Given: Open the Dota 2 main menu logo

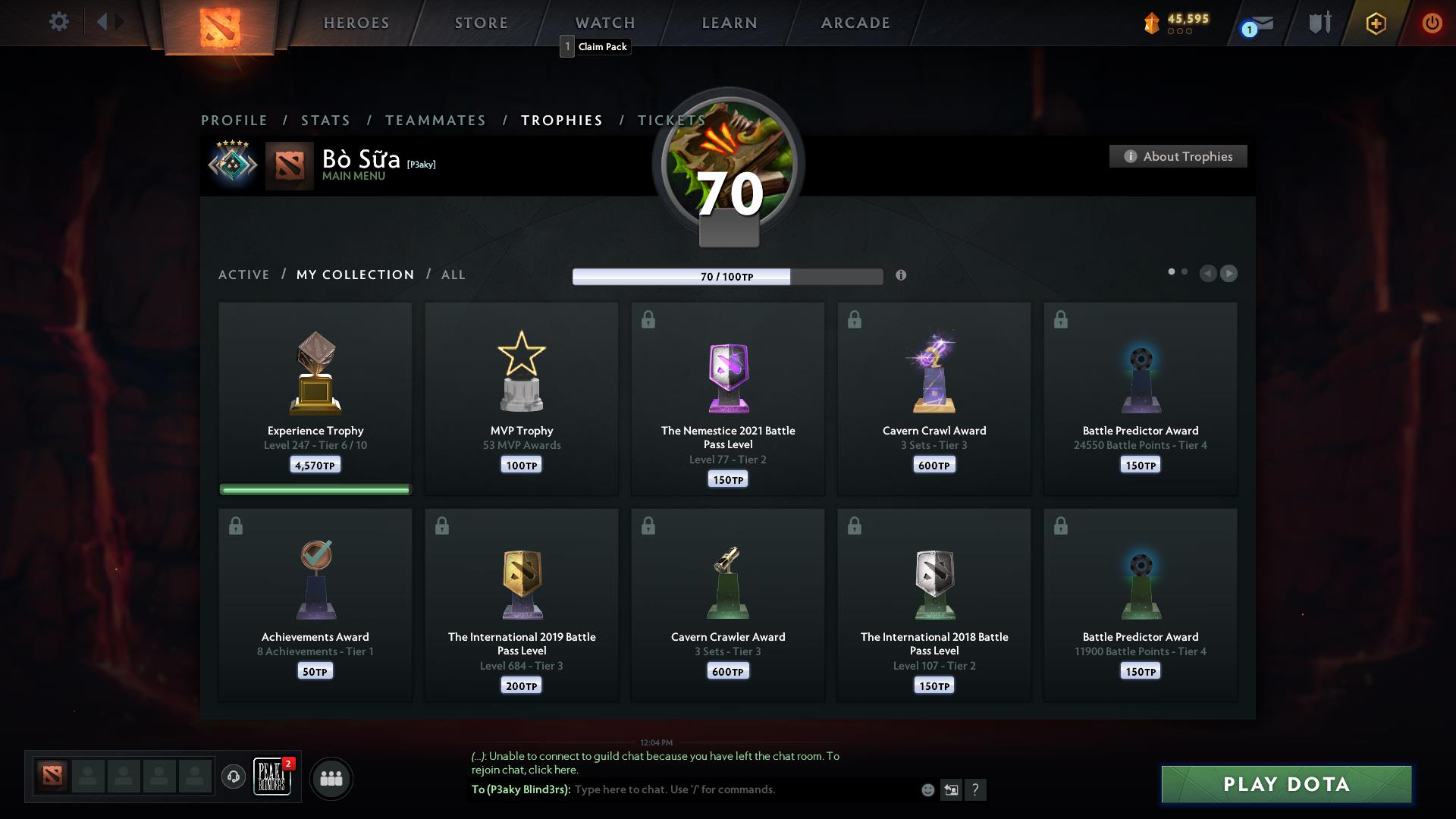Looking at the screenshot, I should (x=218, y=26).
